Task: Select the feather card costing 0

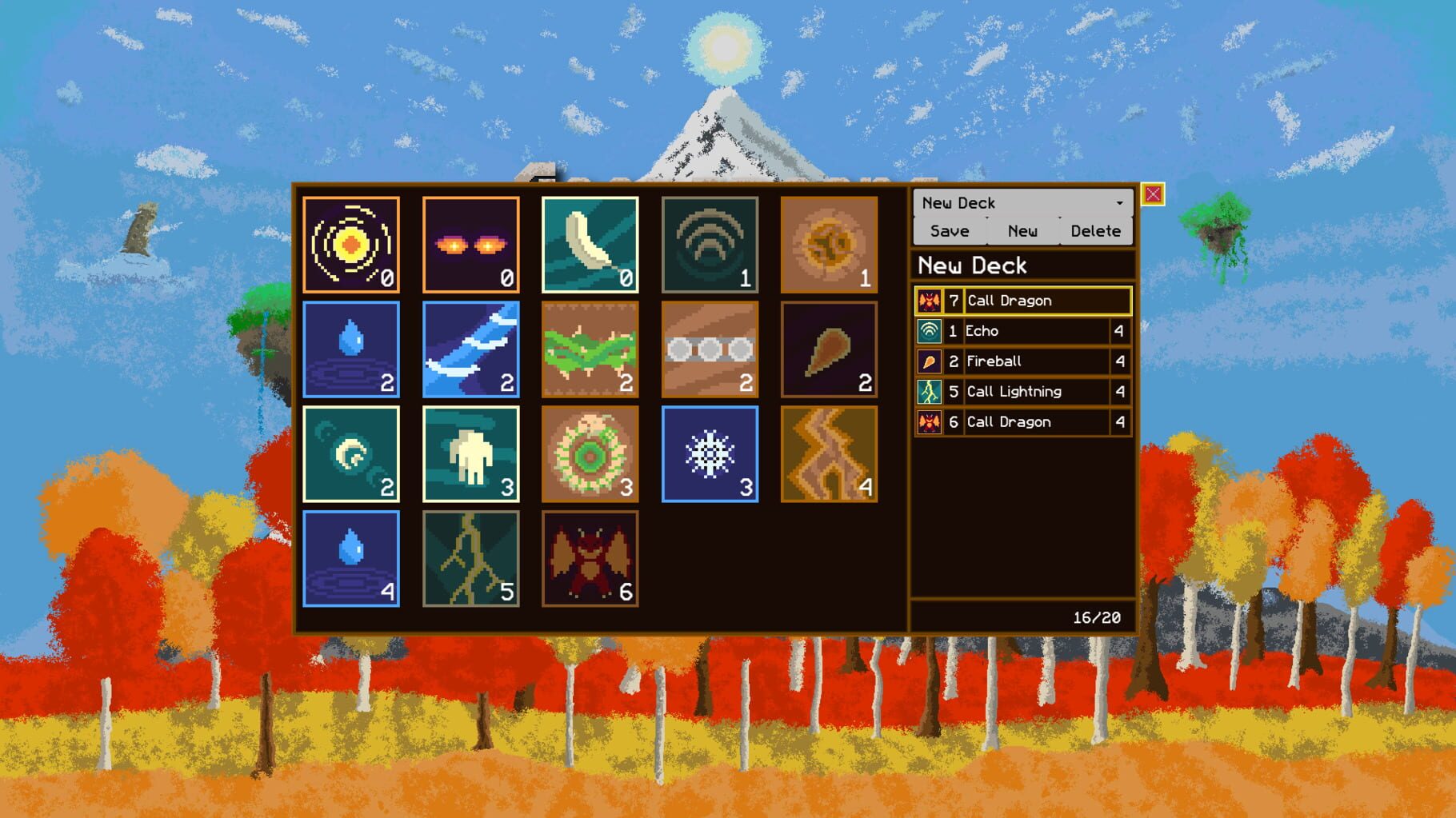Action: pos(591,244)
